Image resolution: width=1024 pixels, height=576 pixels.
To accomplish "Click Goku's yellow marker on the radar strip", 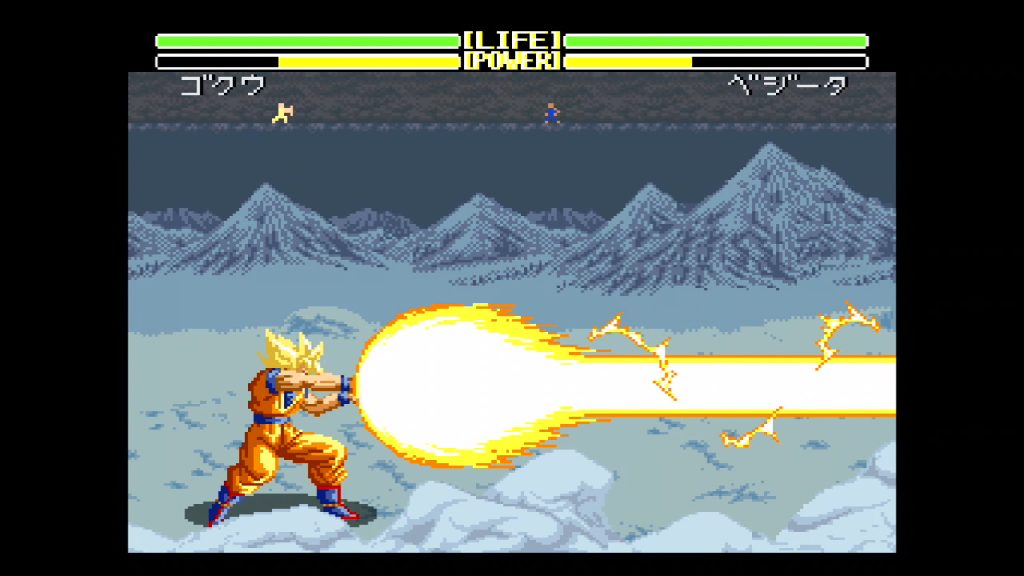I will click(283, 113).
